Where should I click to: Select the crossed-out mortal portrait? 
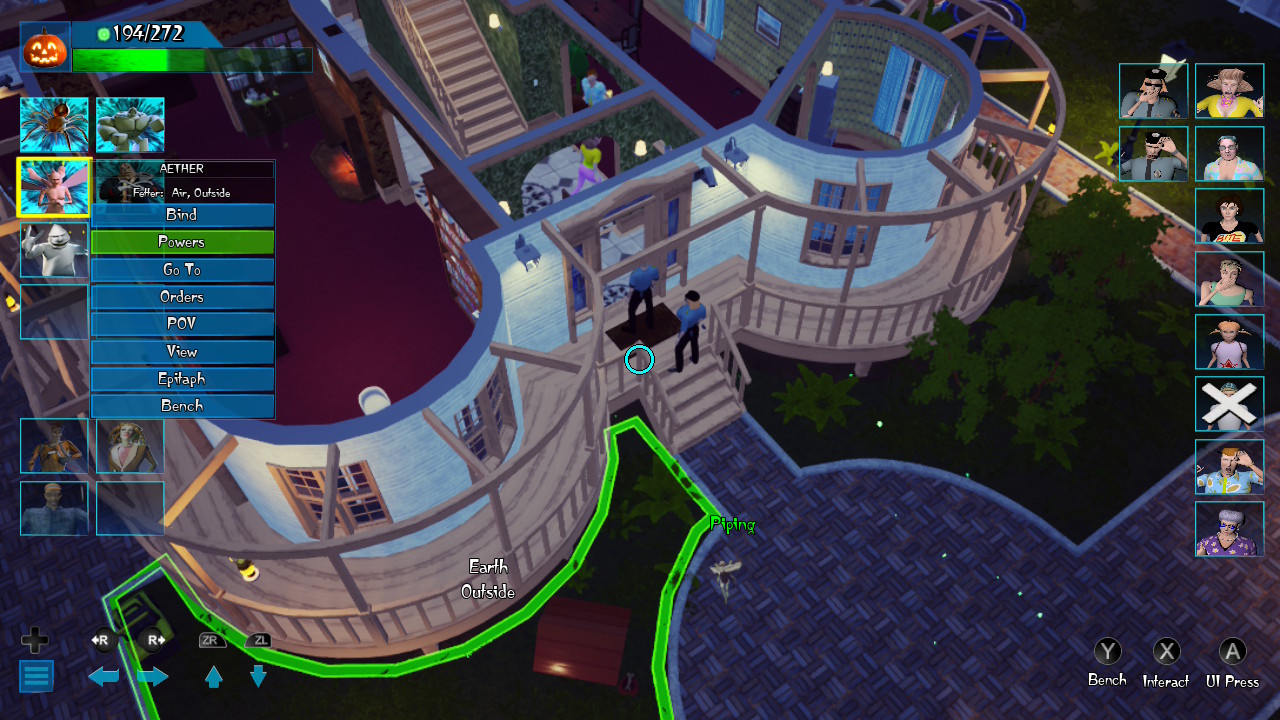coord(1229,404)
